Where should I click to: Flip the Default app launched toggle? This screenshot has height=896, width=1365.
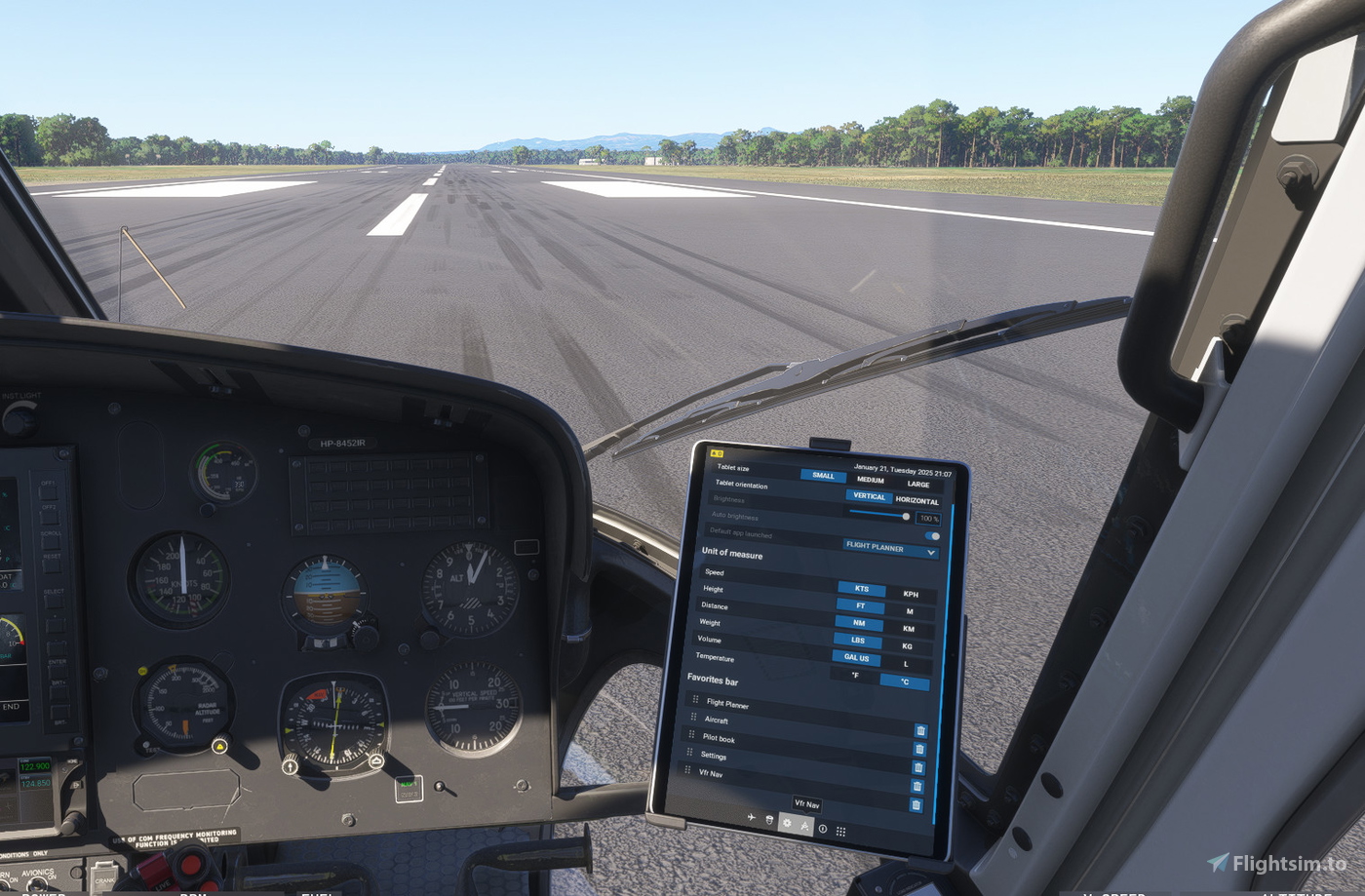(932, 536)
